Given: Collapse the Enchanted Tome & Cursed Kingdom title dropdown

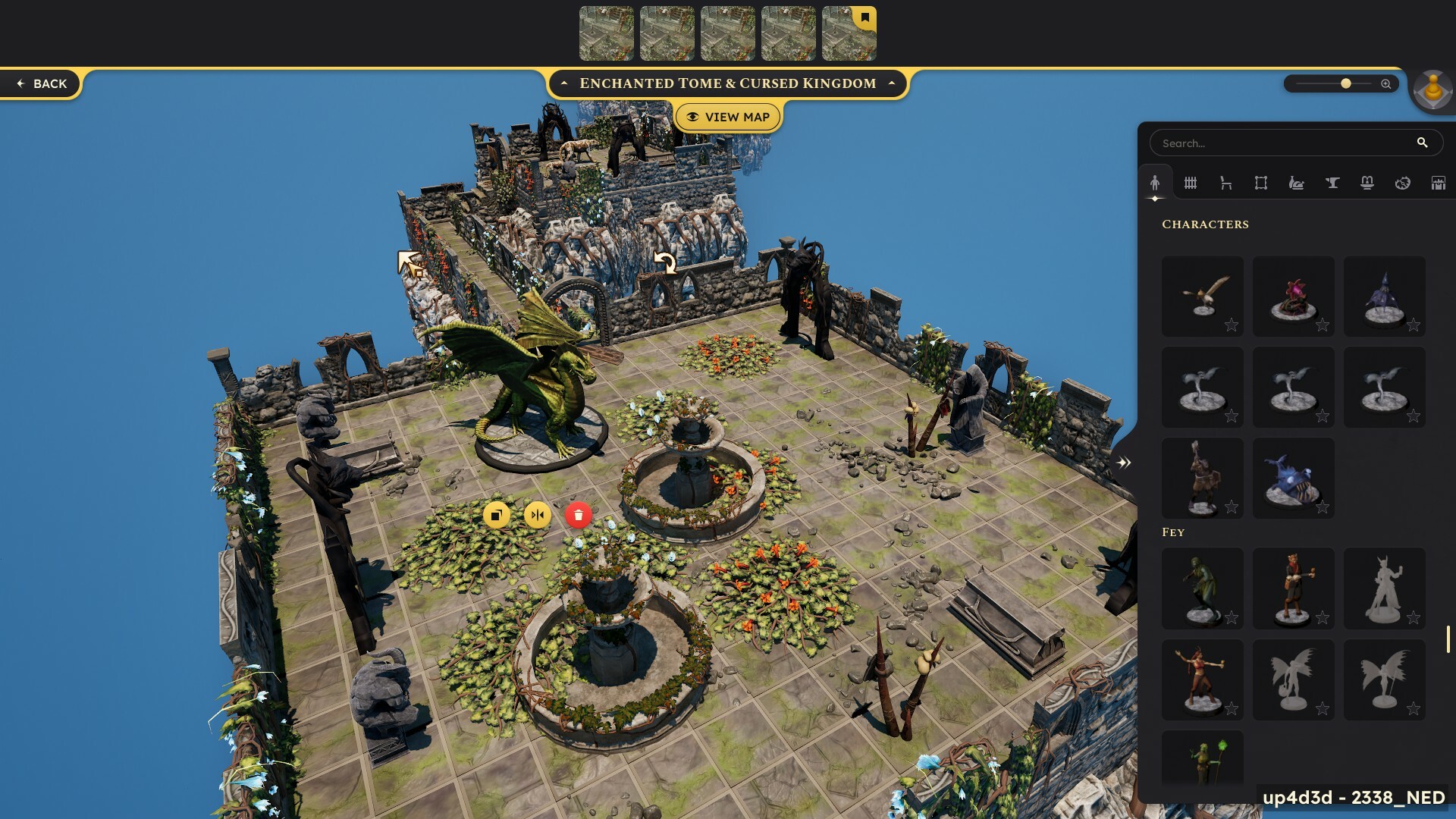Looking at the screenshot, I should tap(890, 83).
